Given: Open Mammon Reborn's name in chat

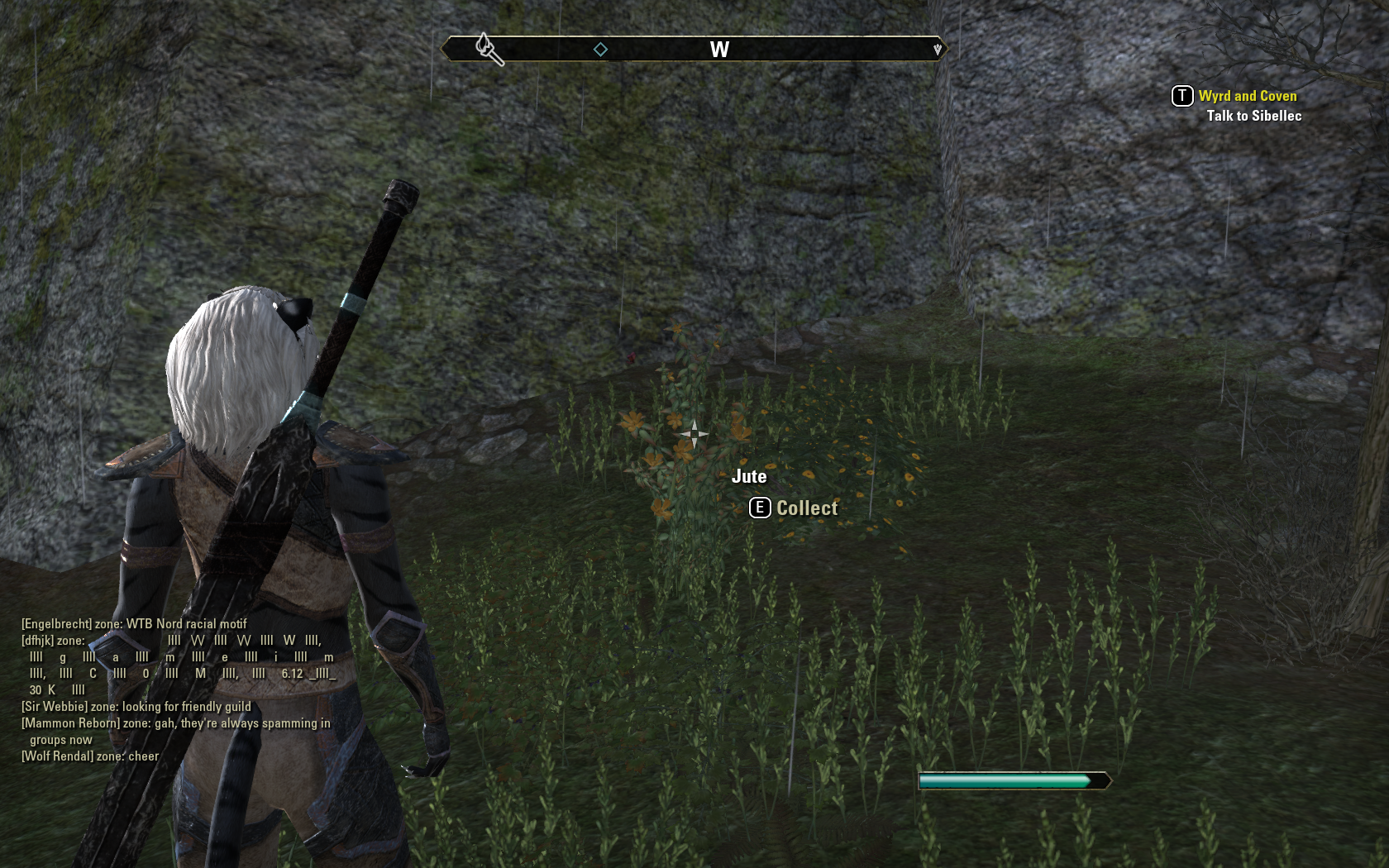Looking at the screenshot, I should [71, 723].
